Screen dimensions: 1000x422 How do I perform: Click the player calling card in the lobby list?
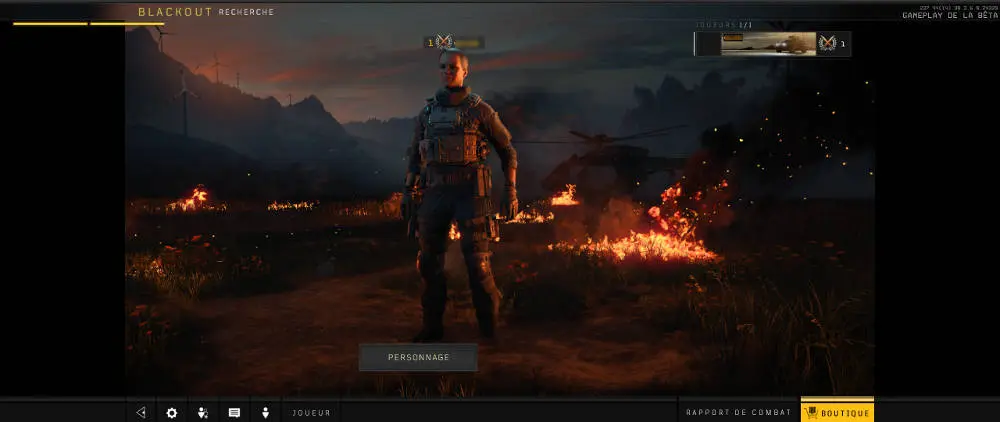coord(768,43)
